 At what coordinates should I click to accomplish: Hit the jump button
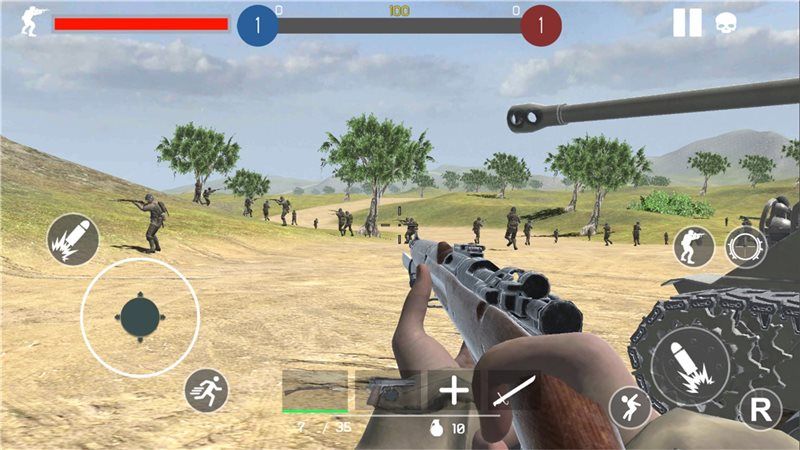point(630,407)
